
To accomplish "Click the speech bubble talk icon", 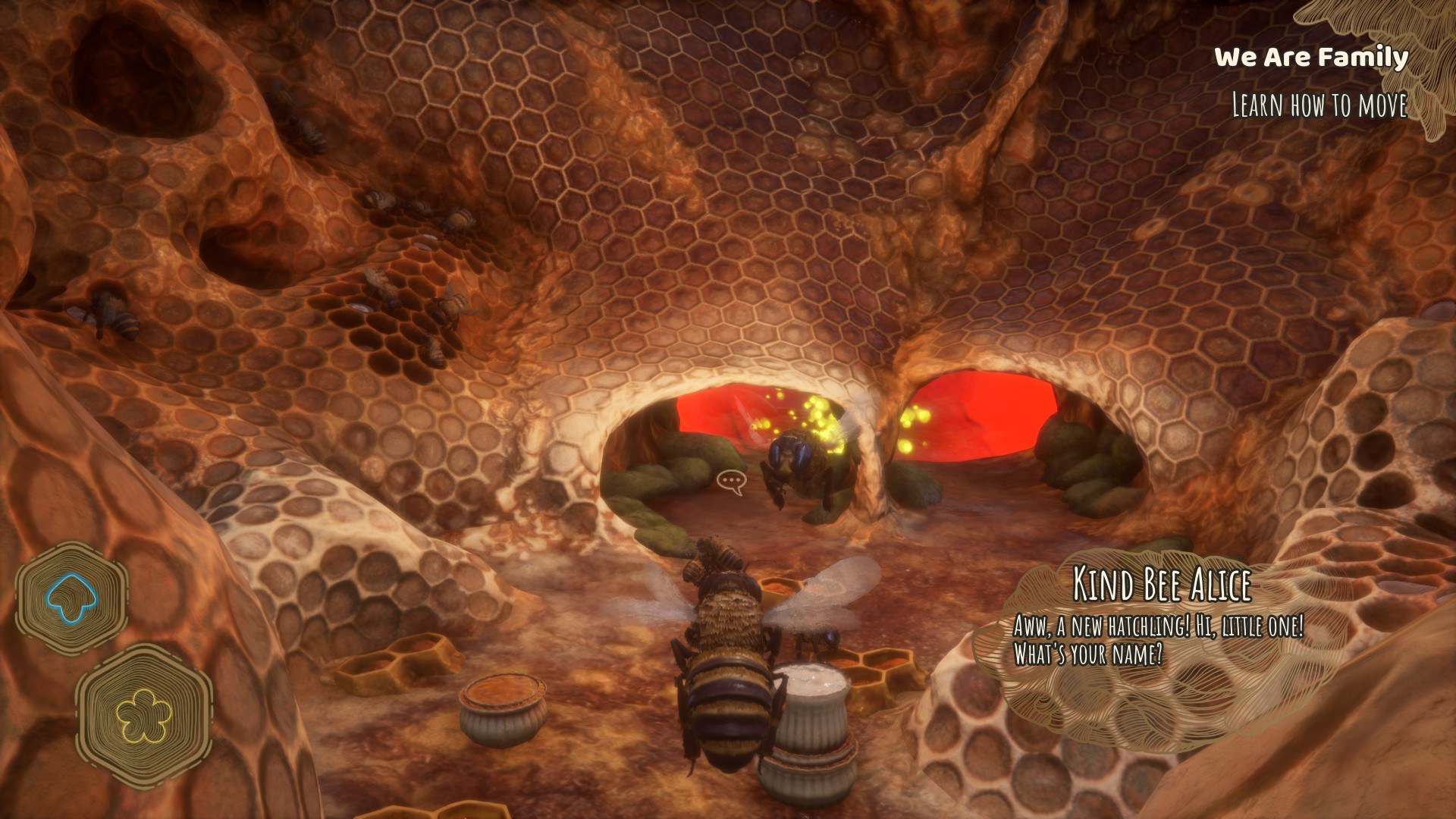I will (731, 482).
